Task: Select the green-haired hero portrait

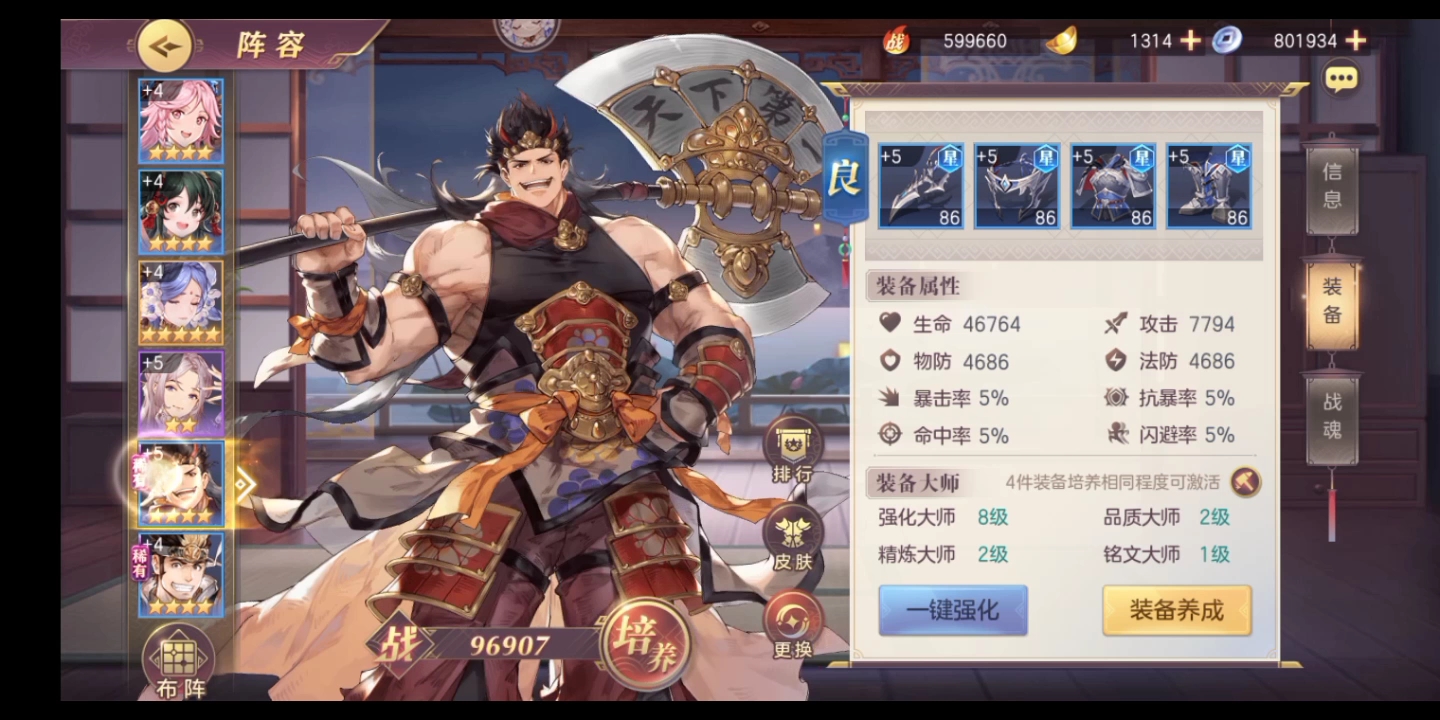Action: (181, 211)
